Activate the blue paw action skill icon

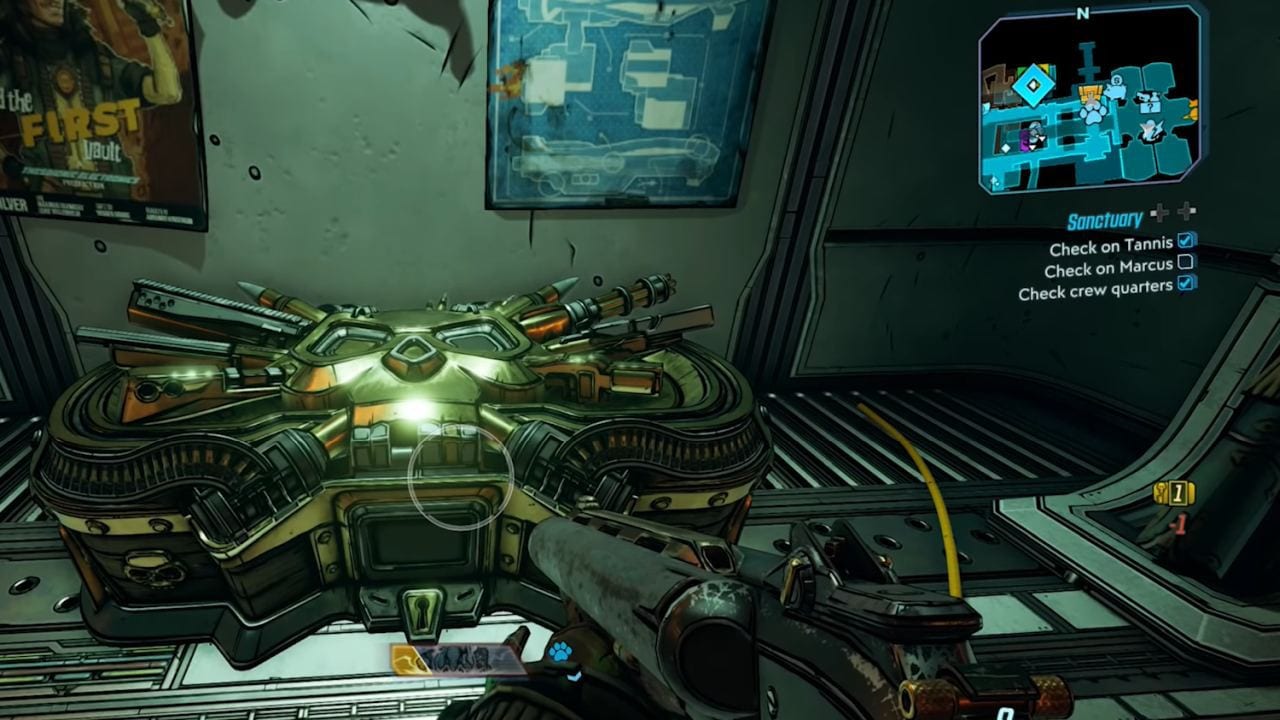click(x=559, y=653)
